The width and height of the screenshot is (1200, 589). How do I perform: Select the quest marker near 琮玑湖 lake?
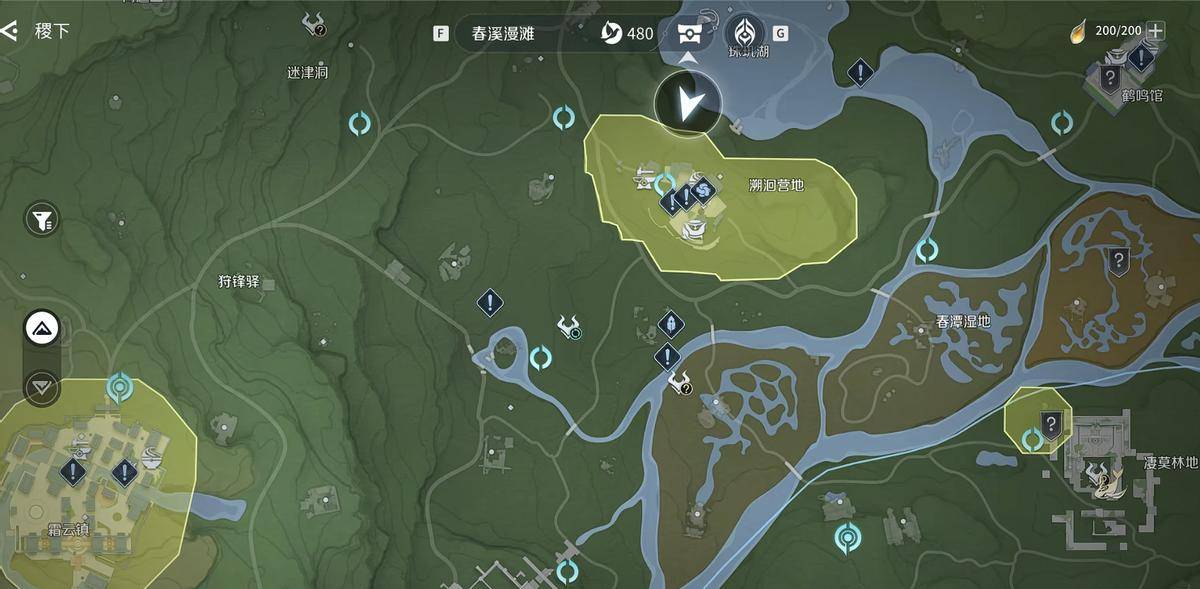860,72
